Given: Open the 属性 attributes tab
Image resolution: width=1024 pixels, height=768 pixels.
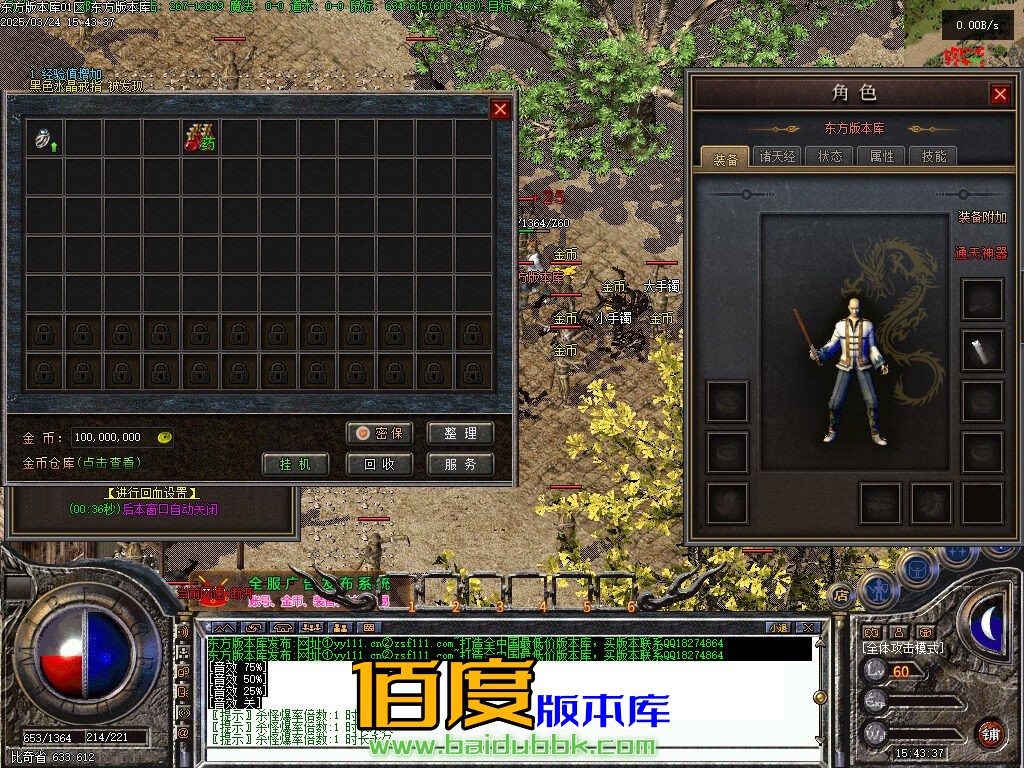Looking at the screenshot, I should point(882,156).
